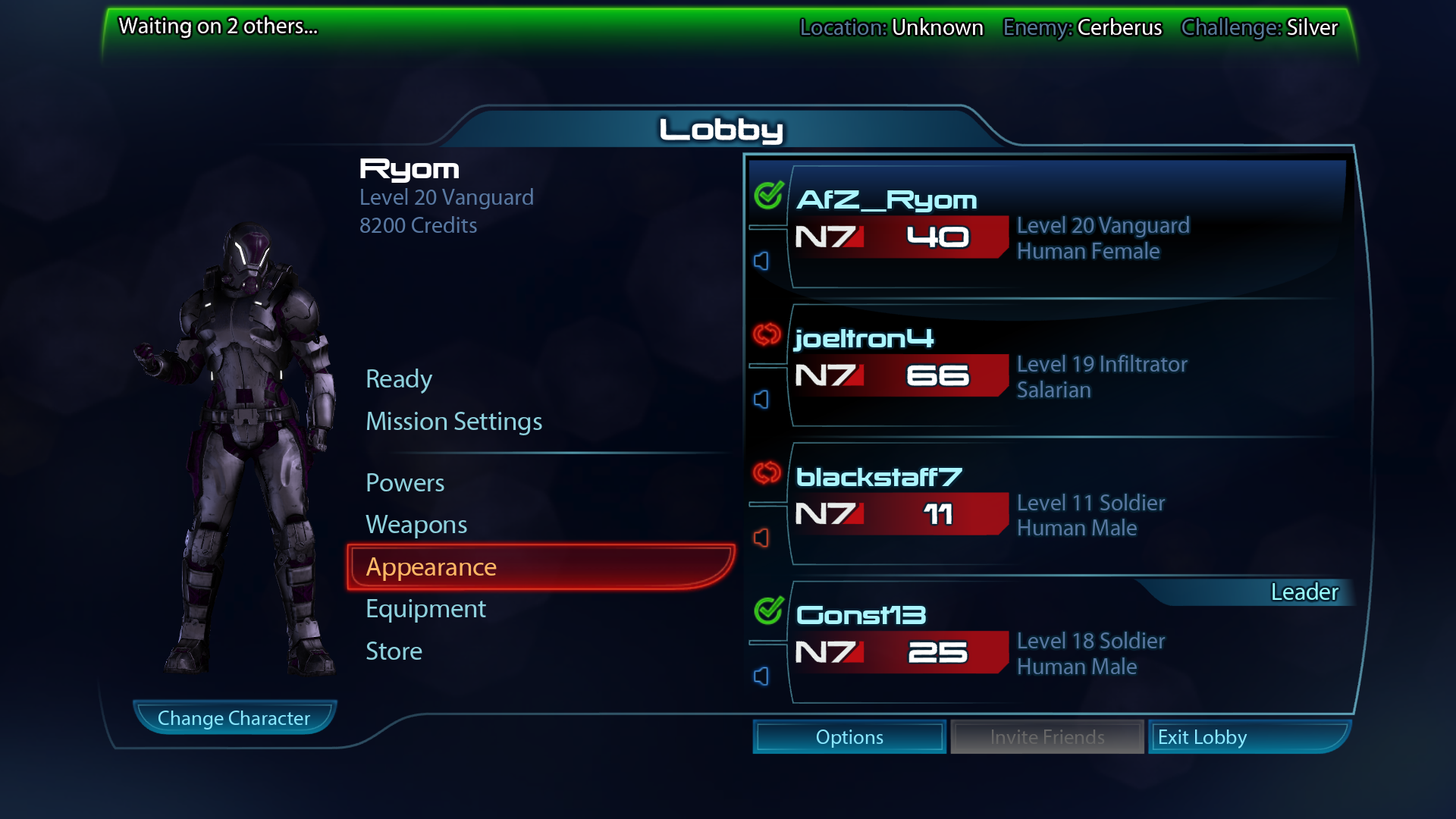Select player joeltron4's lobby row
This screenshot has width=1456, height=819.
click(1062, 366)
